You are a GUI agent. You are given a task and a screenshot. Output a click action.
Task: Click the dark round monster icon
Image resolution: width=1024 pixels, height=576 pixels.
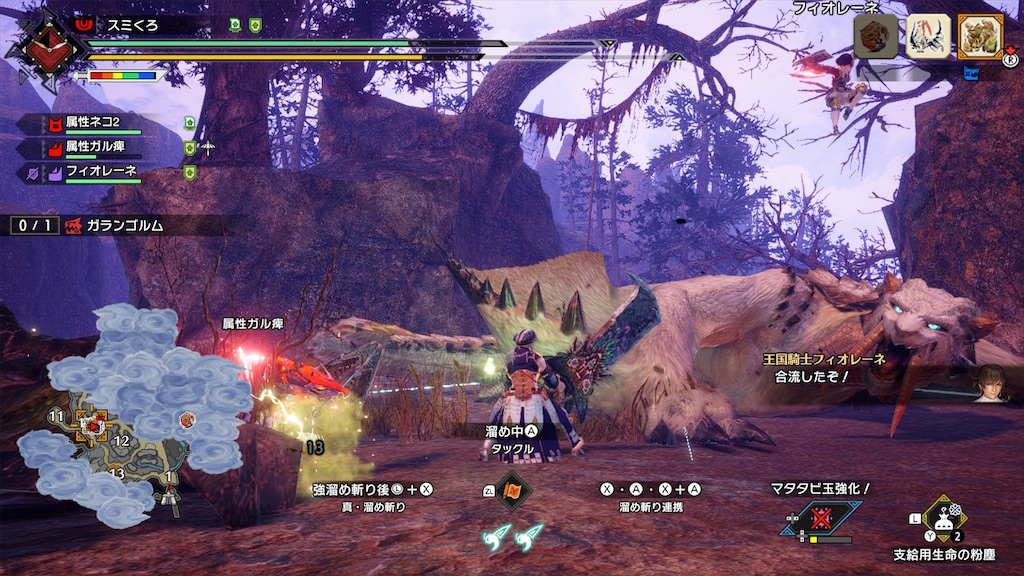click(x=874, y=36)
